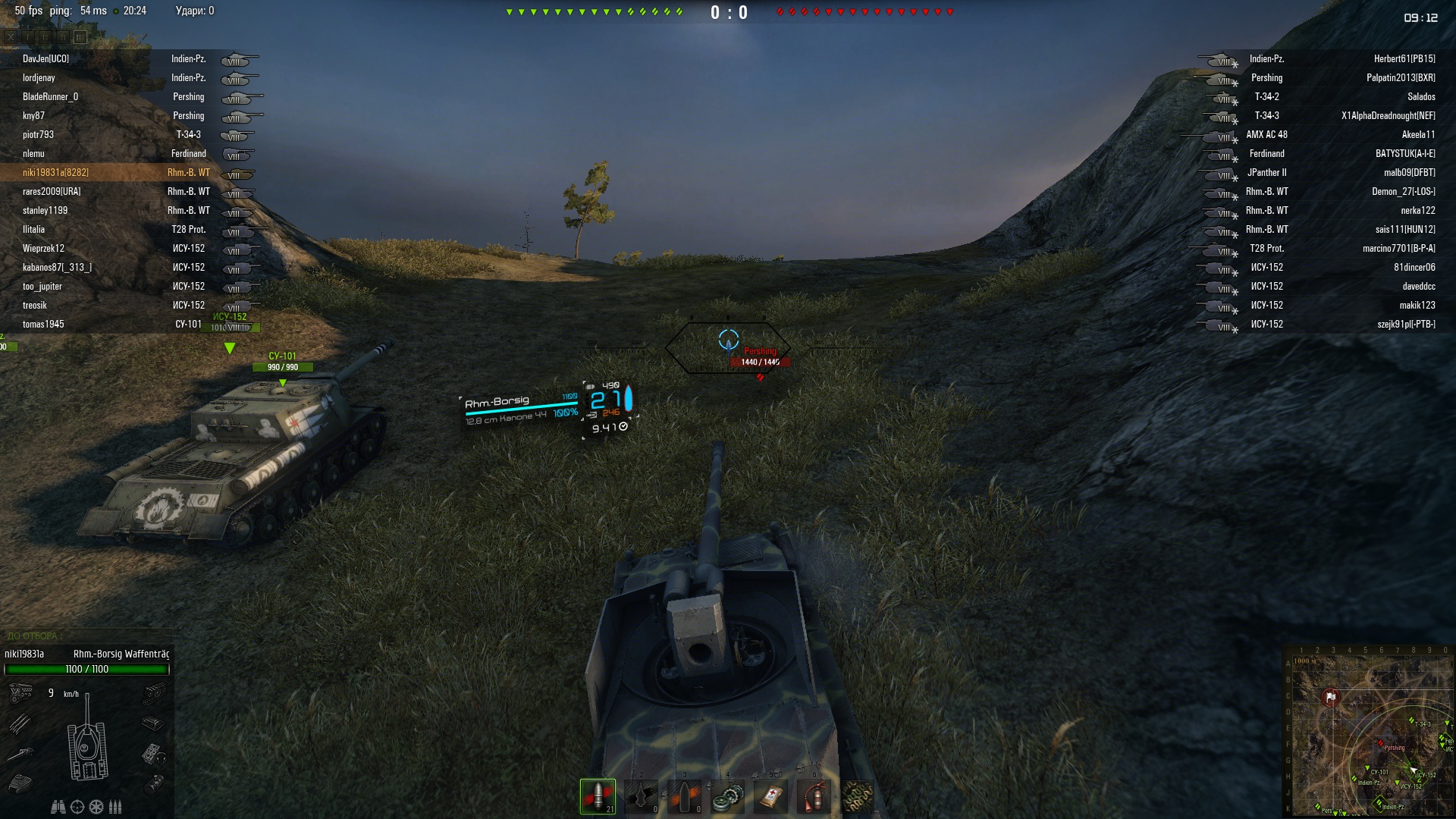This screenshot has height=819, width=1456.
Task: Hide the player panel with the X button
Action: (x=11, y=36)
